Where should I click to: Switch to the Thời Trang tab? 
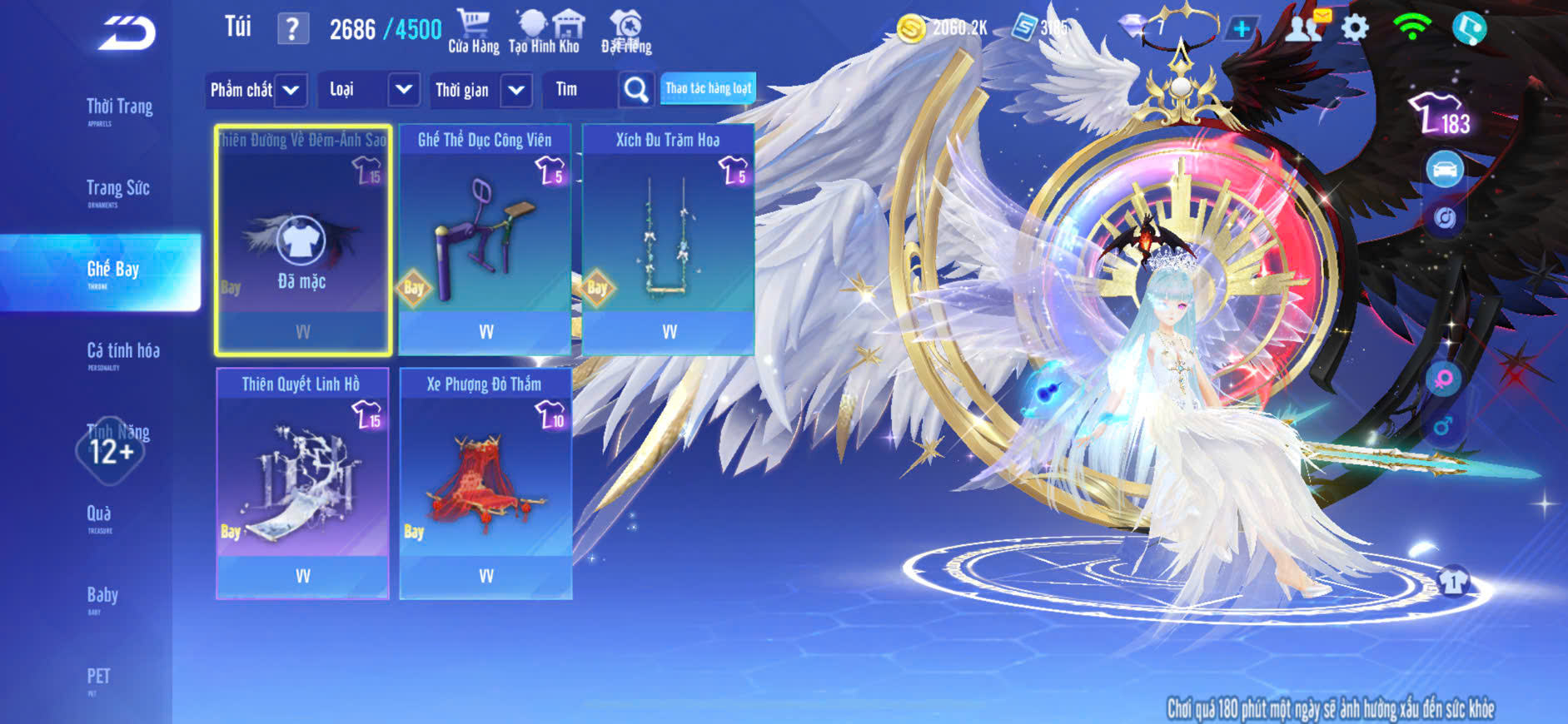[119, 108]
